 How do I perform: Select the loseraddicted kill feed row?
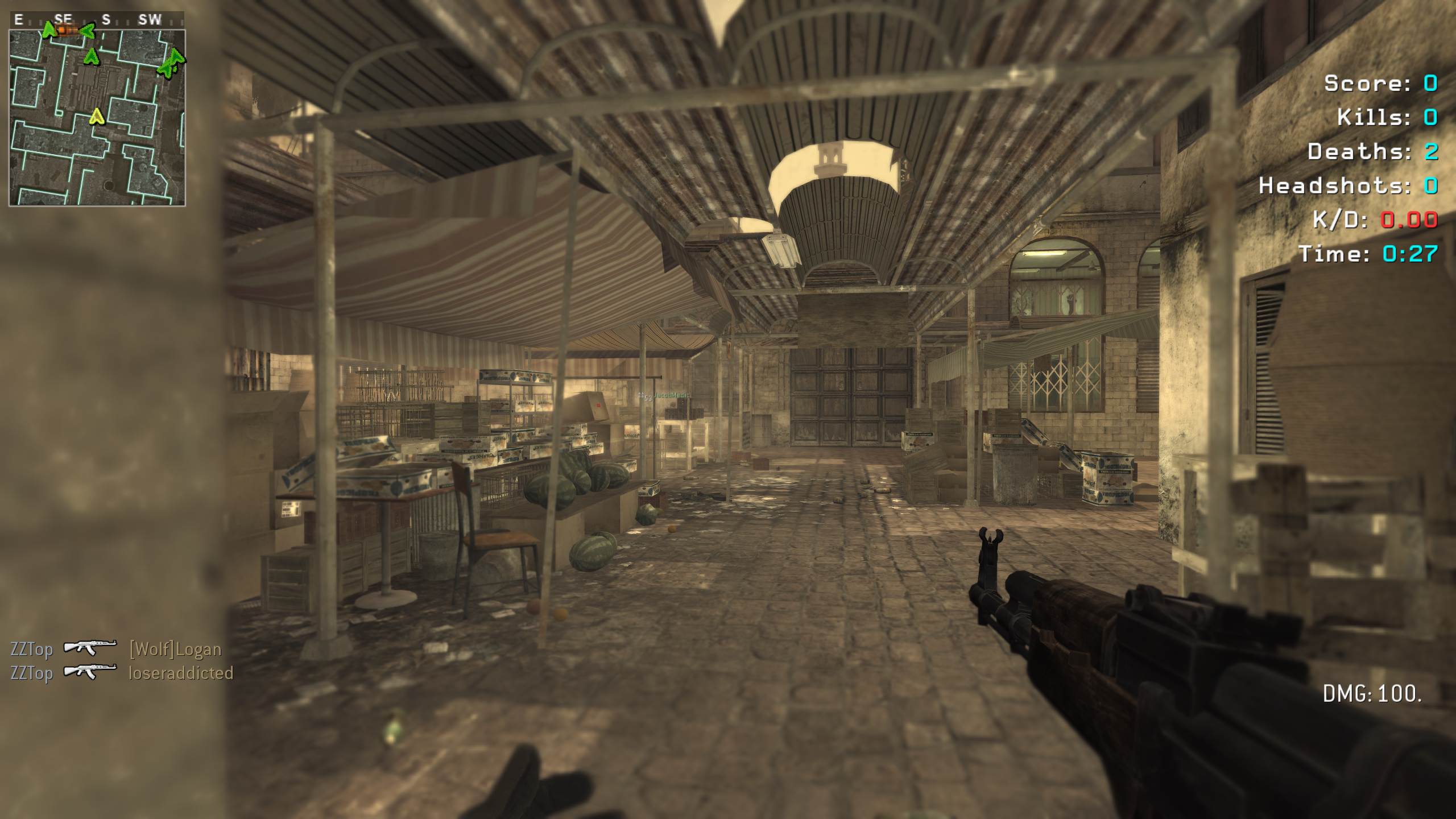122,673
